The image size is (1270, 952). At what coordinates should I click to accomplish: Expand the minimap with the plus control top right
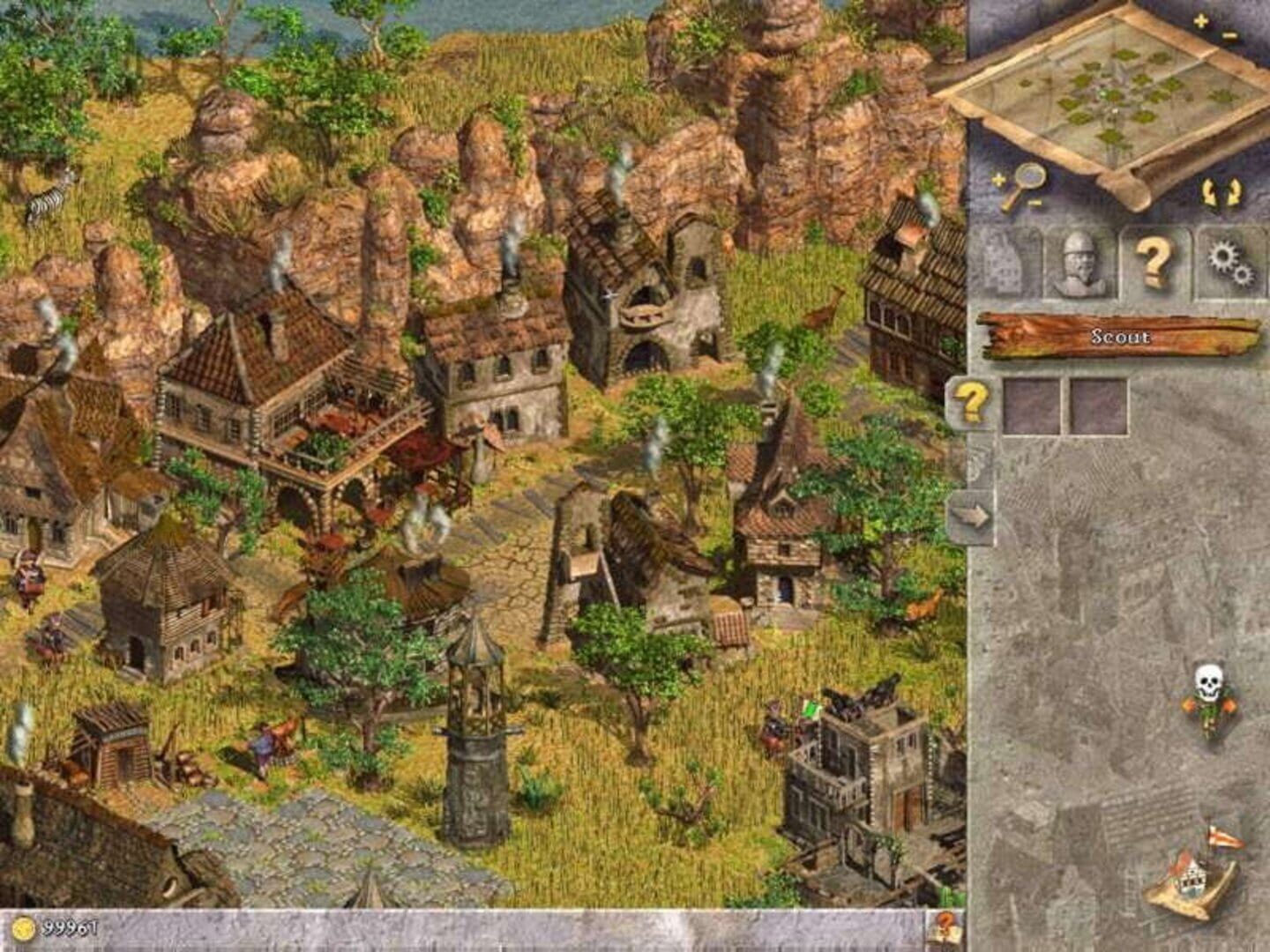1199,19
